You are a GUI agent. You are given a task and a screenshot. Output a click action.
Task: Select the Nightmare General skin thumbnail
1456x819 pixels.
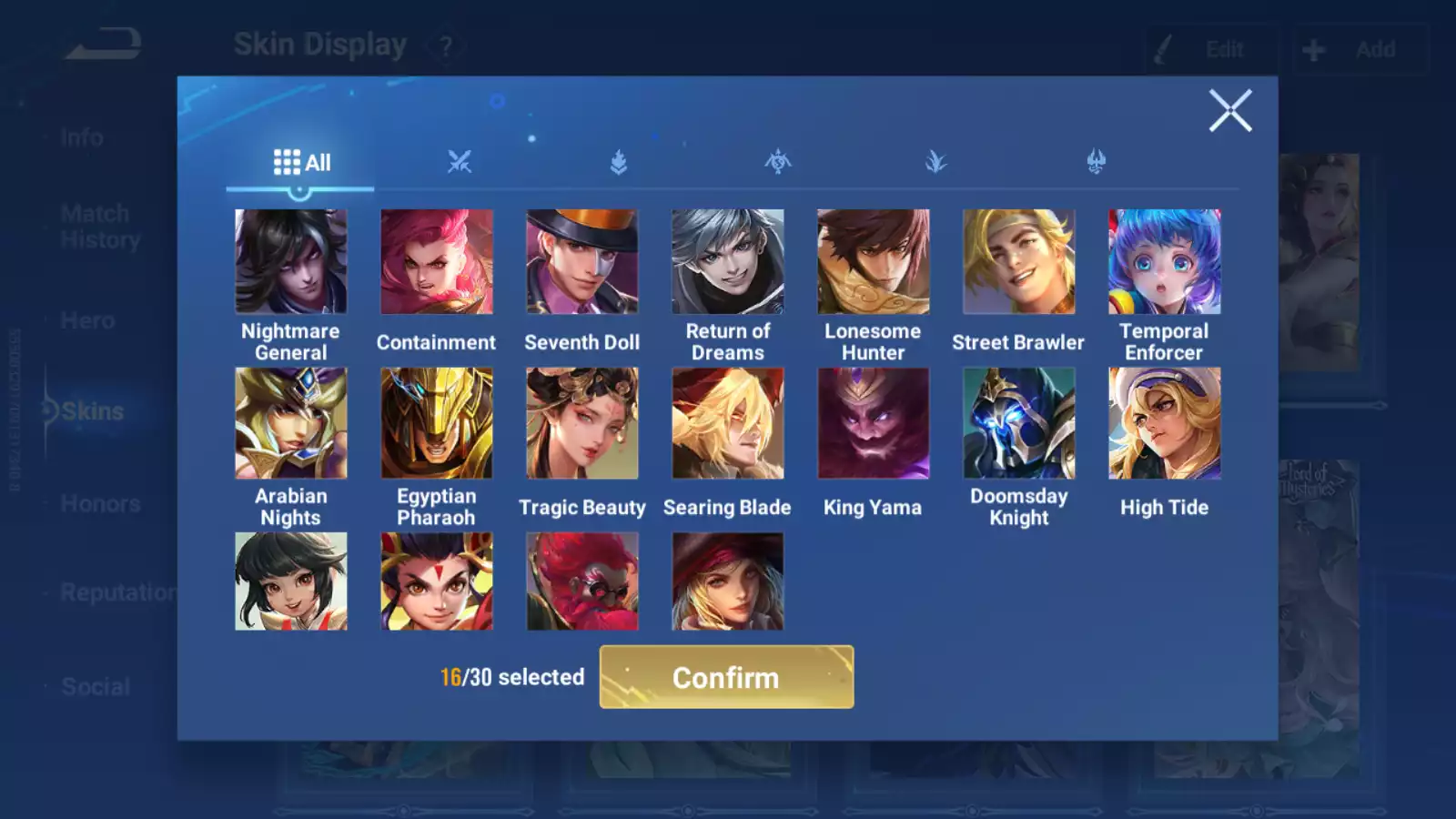(289, 260)
